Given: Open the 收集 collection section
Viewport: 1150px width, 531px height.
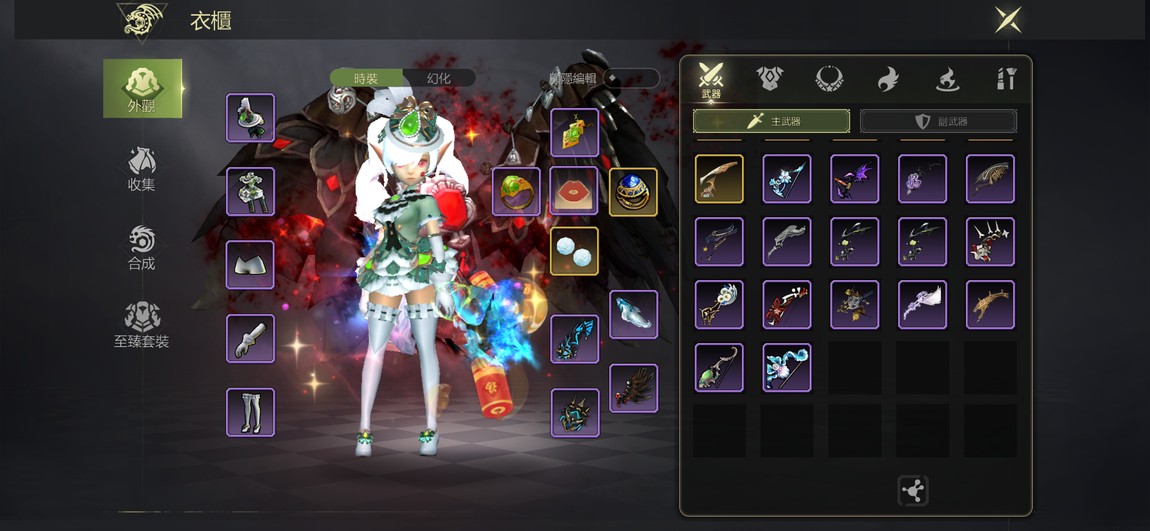Looking at the screenshot, I should [x=142, y=169].
